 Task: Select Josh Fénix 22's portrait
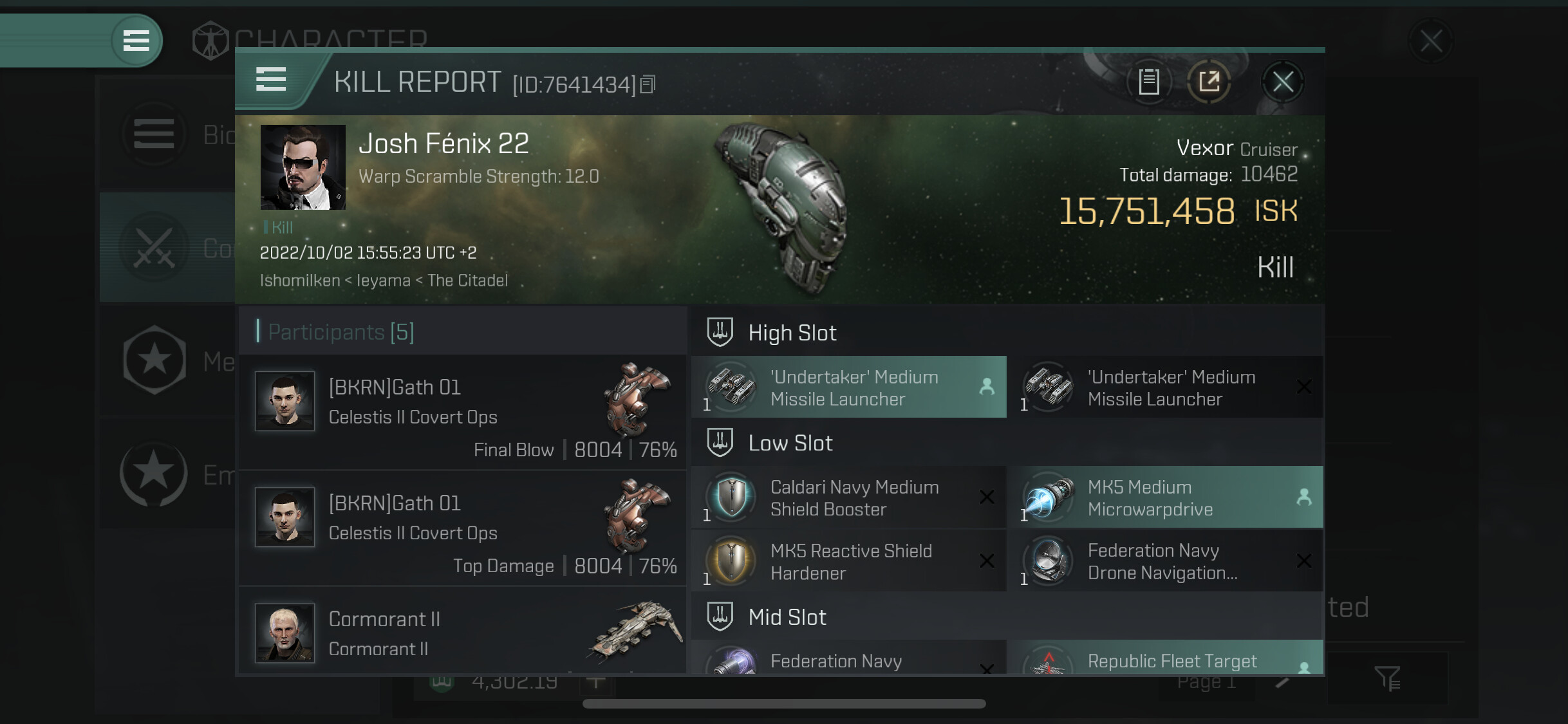tap(303, 167)
